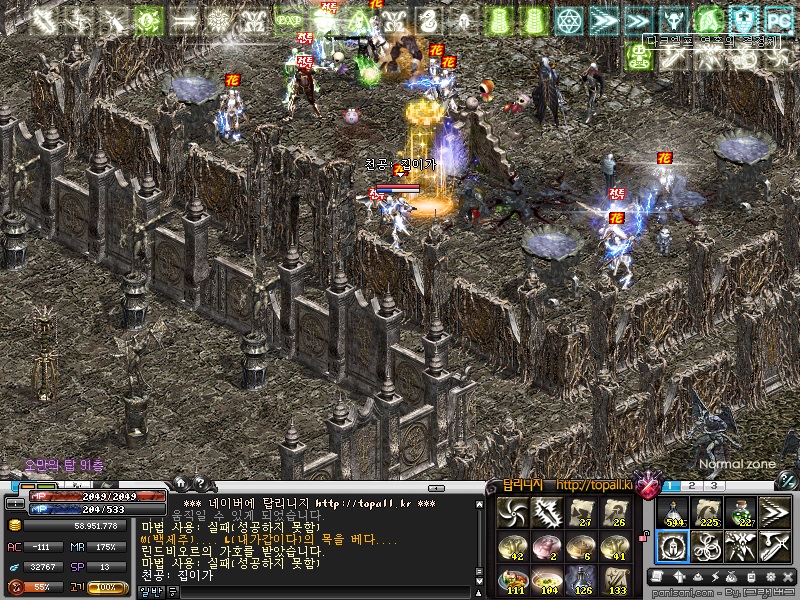Click the chat input field
800x600 pixels.
320,592
